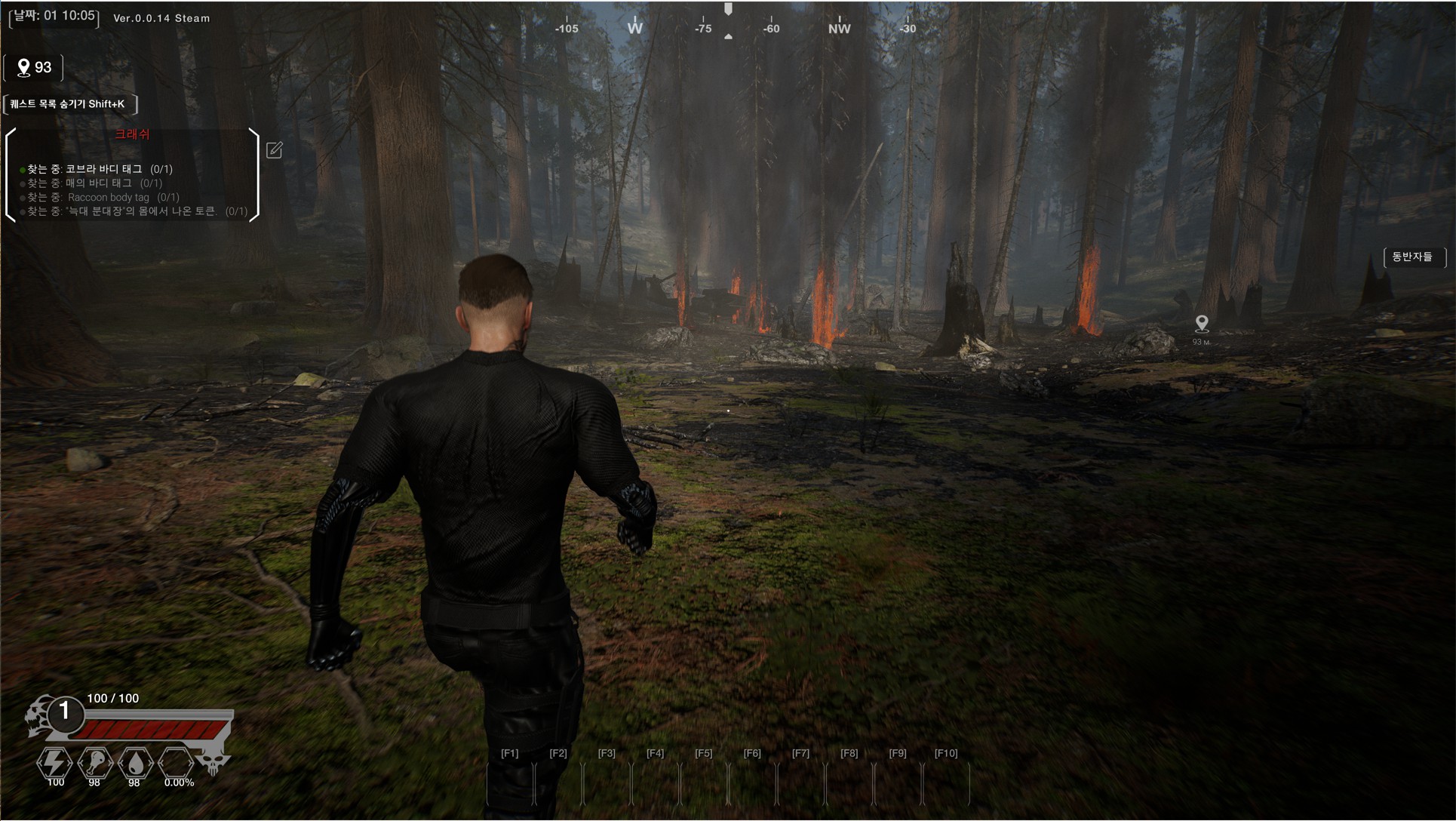This screenshot has height=821, width=1456.
Task: Click the waypoint distance pin showing 93
Action: 34,68
